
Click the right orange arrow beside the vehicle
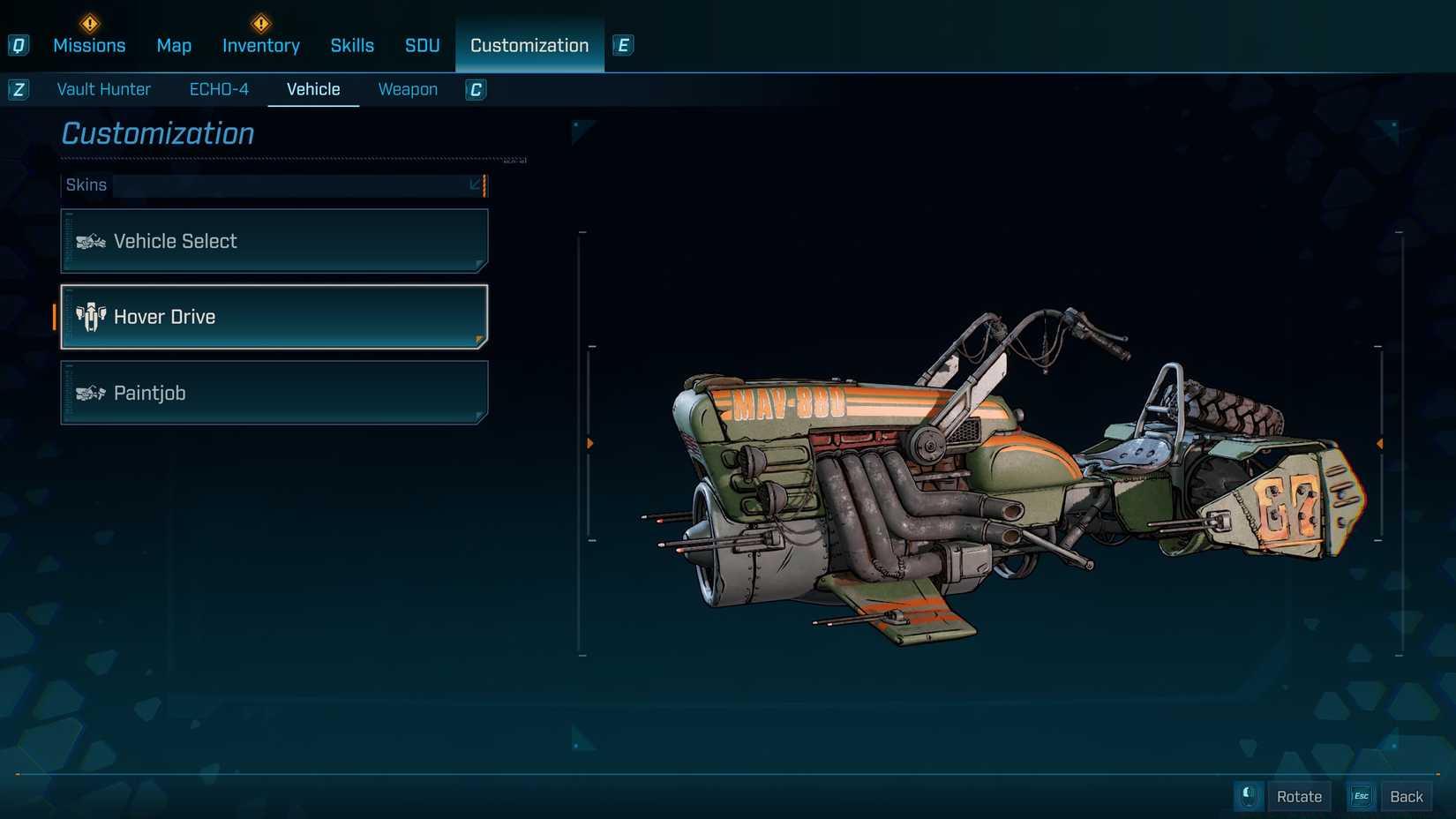tap(1378, 444)
